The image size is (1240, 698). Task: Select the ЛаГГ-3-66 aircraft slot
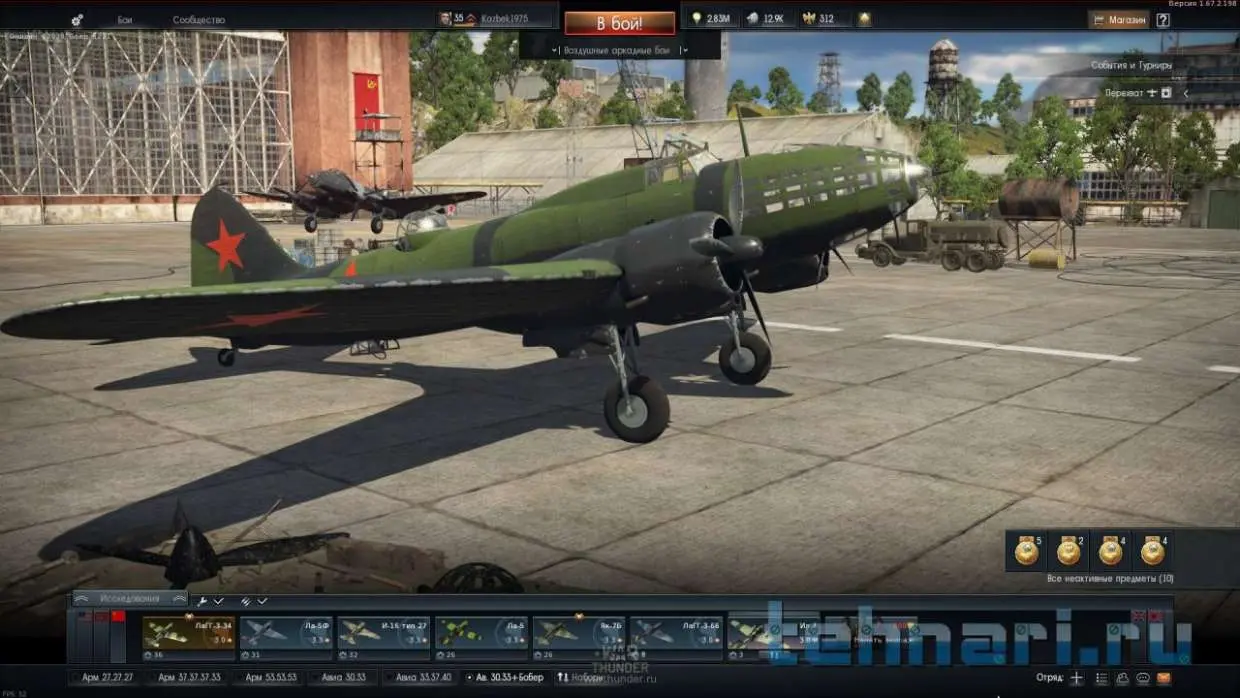(677, 638)
